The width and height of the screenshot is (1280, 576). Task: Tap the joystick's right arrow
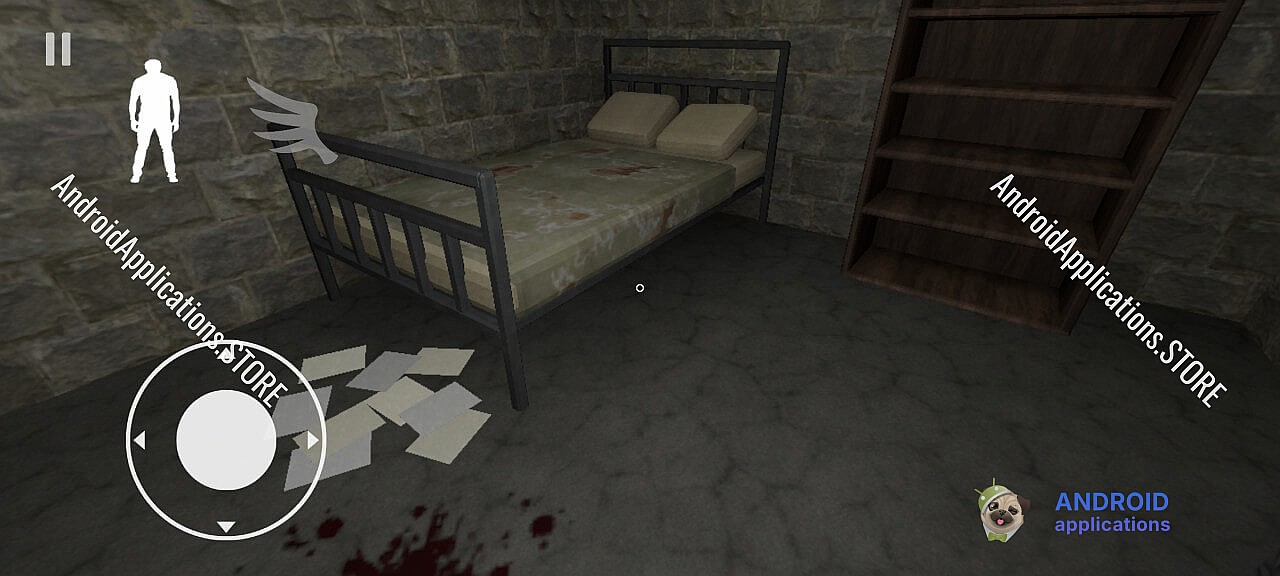pos(313,440)
